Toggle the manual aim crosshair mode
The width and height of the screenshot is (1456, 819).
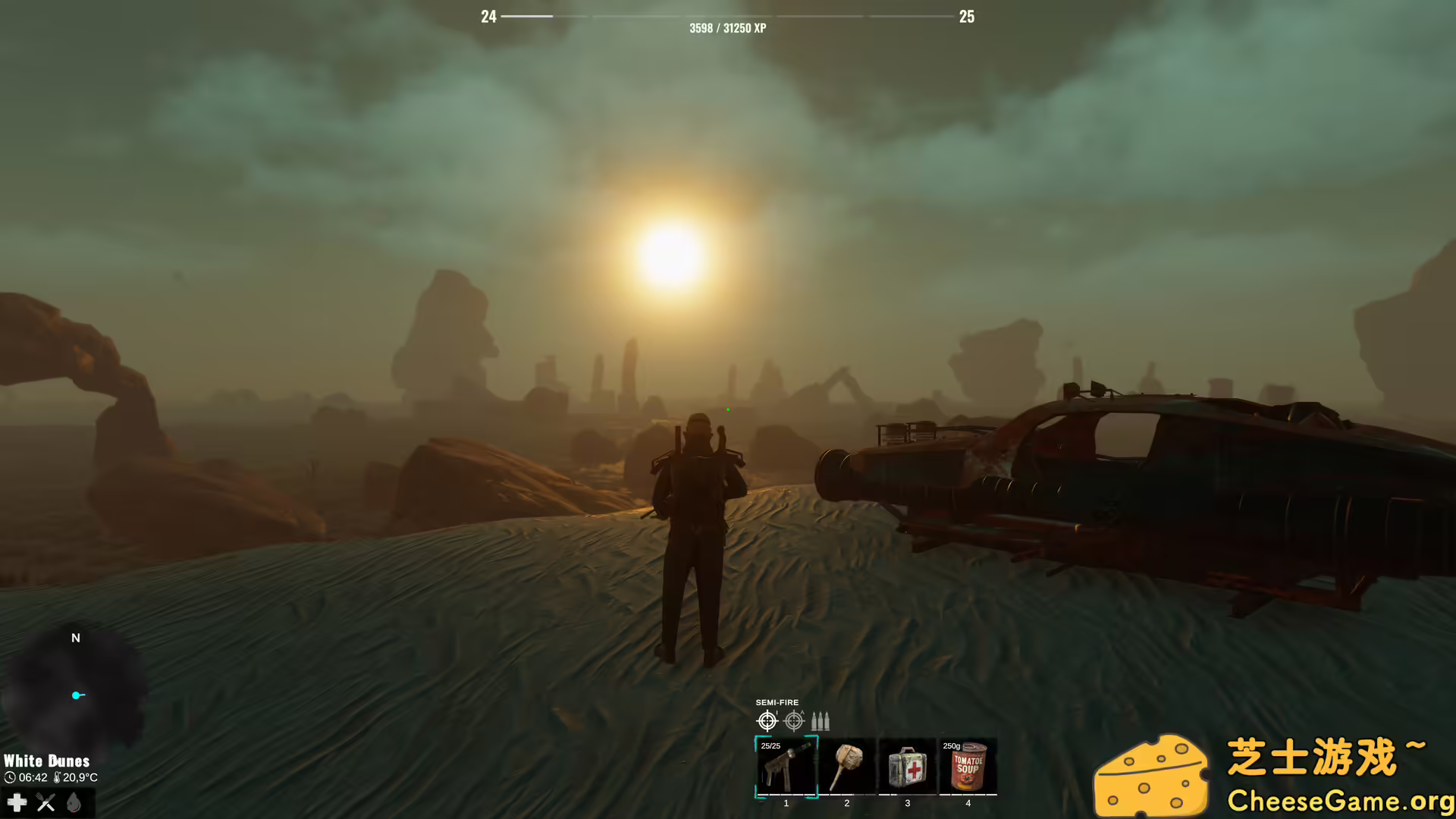pyautogui.click(x=767, y=721)
